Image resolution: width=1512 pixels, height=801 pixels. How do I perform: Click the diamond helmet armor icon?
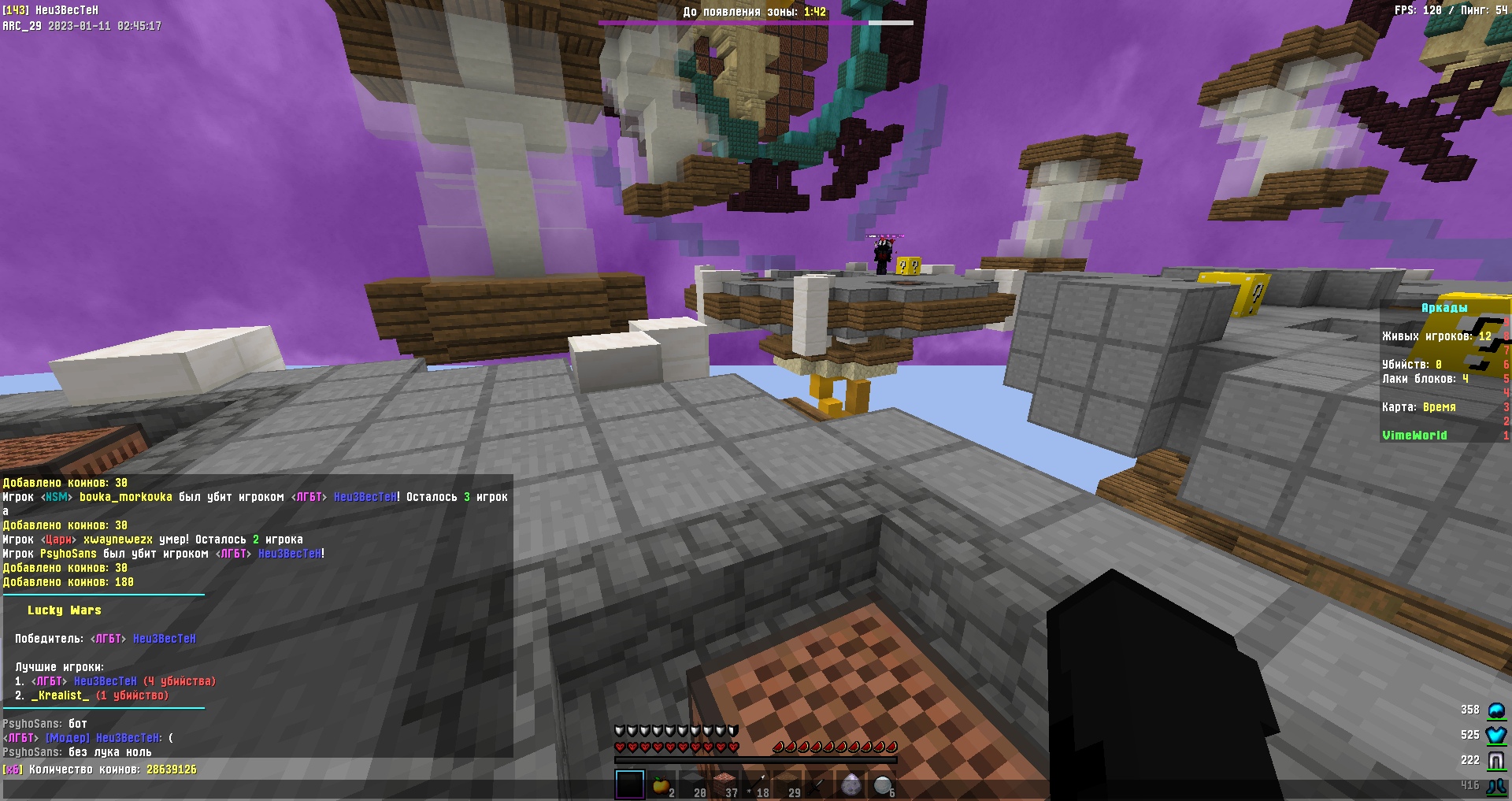[1495, 710]
